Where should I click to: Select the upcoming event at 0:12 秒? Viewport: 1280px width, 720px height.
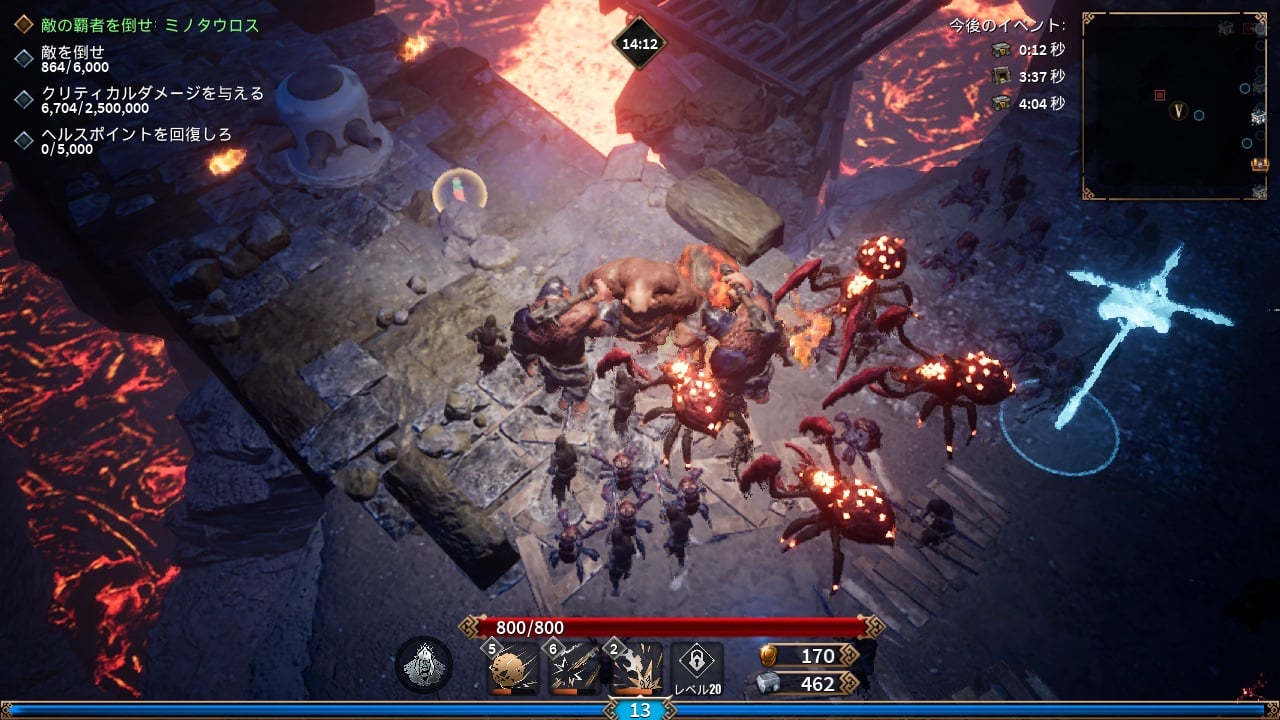1028,50
